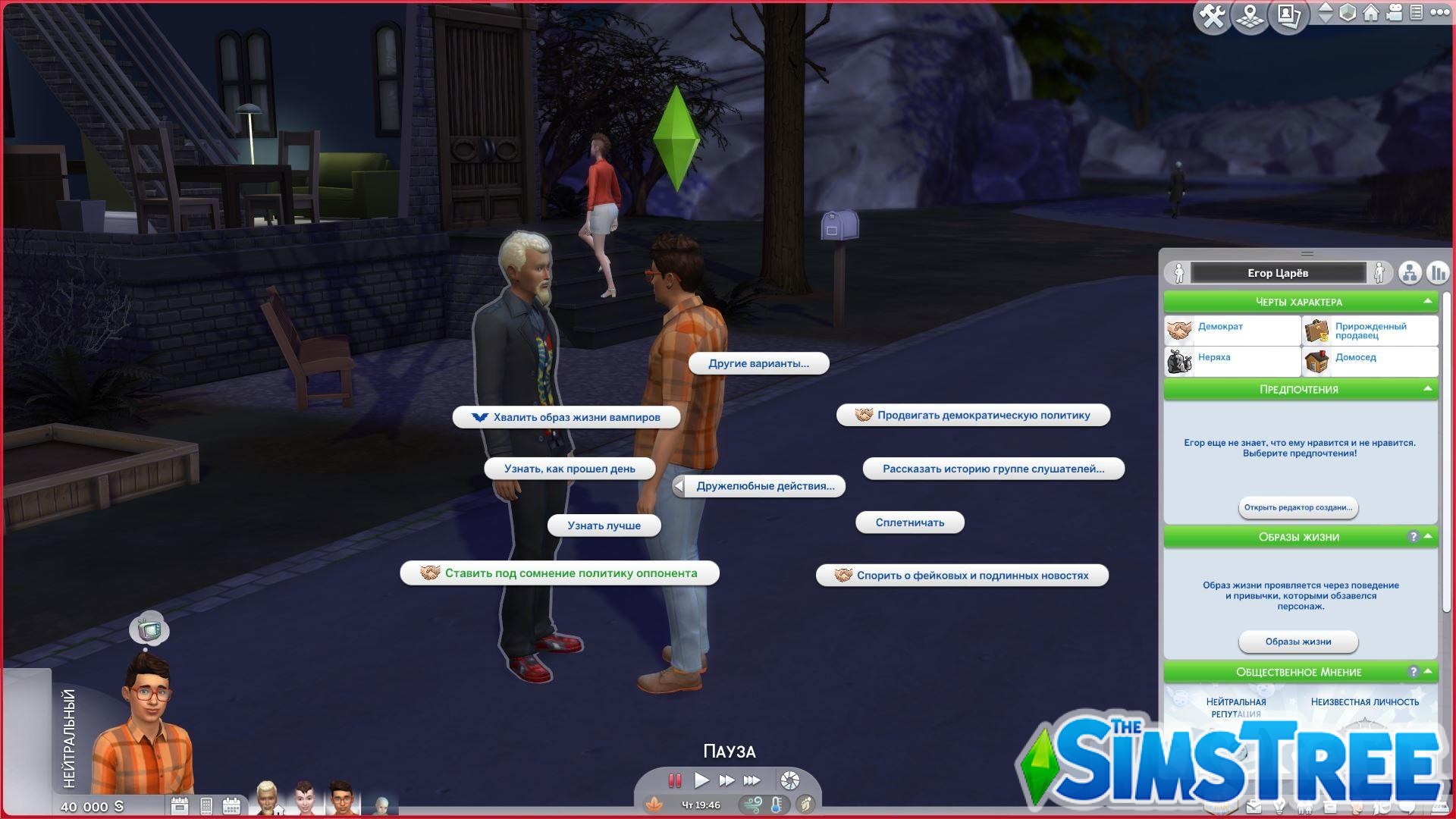This screenshot has width=1456, height=819.
Task: Open the Другие варианты interaction menu
Action: click(759, 363)
